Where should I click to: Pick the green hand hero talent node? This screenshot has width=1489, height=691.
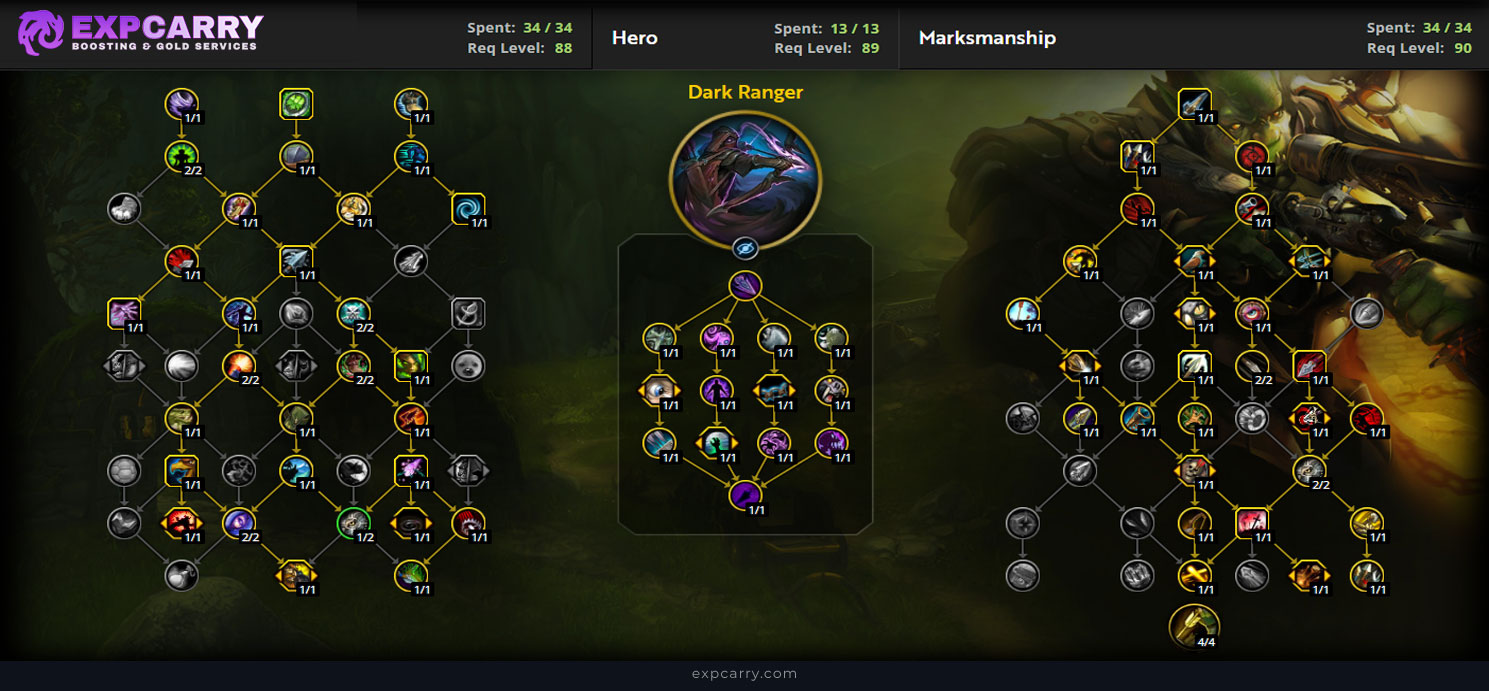coord(715,441)
